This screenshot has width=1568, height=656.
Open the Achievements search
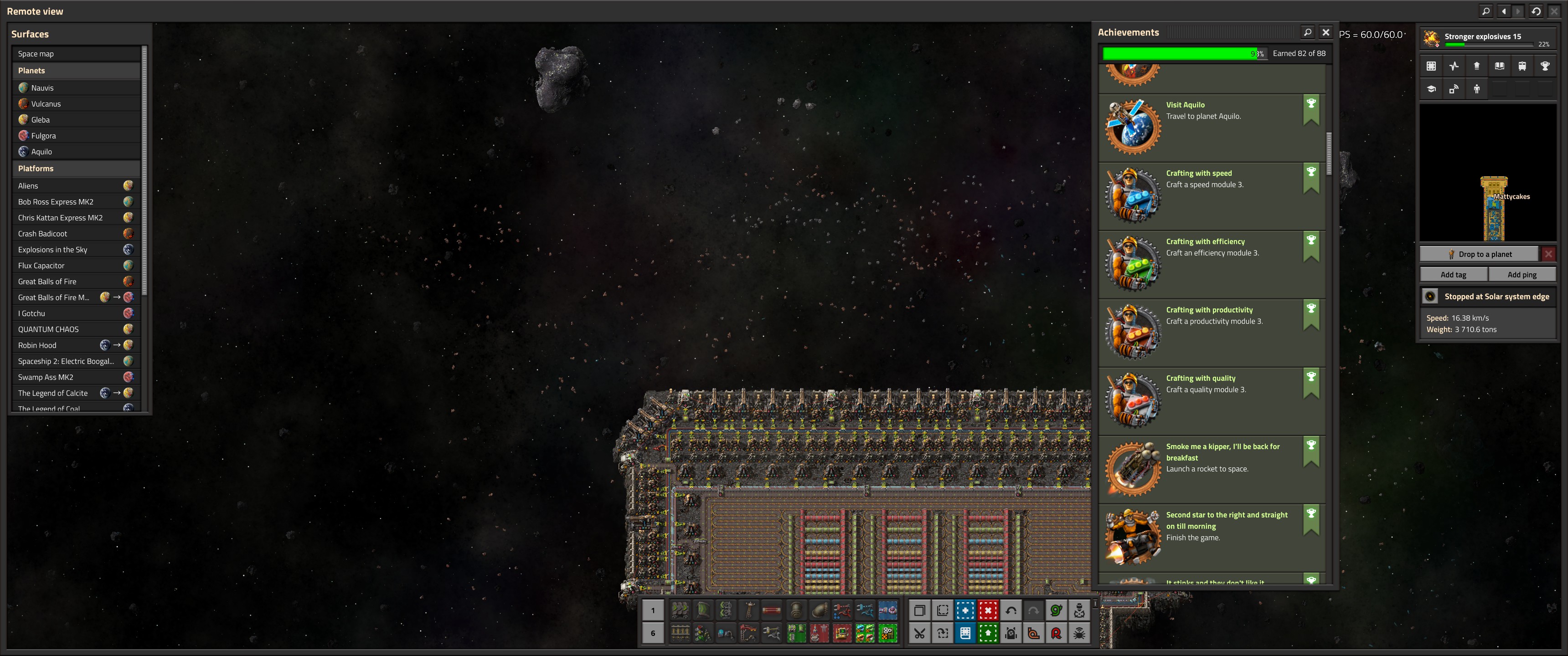[1307, 32]
